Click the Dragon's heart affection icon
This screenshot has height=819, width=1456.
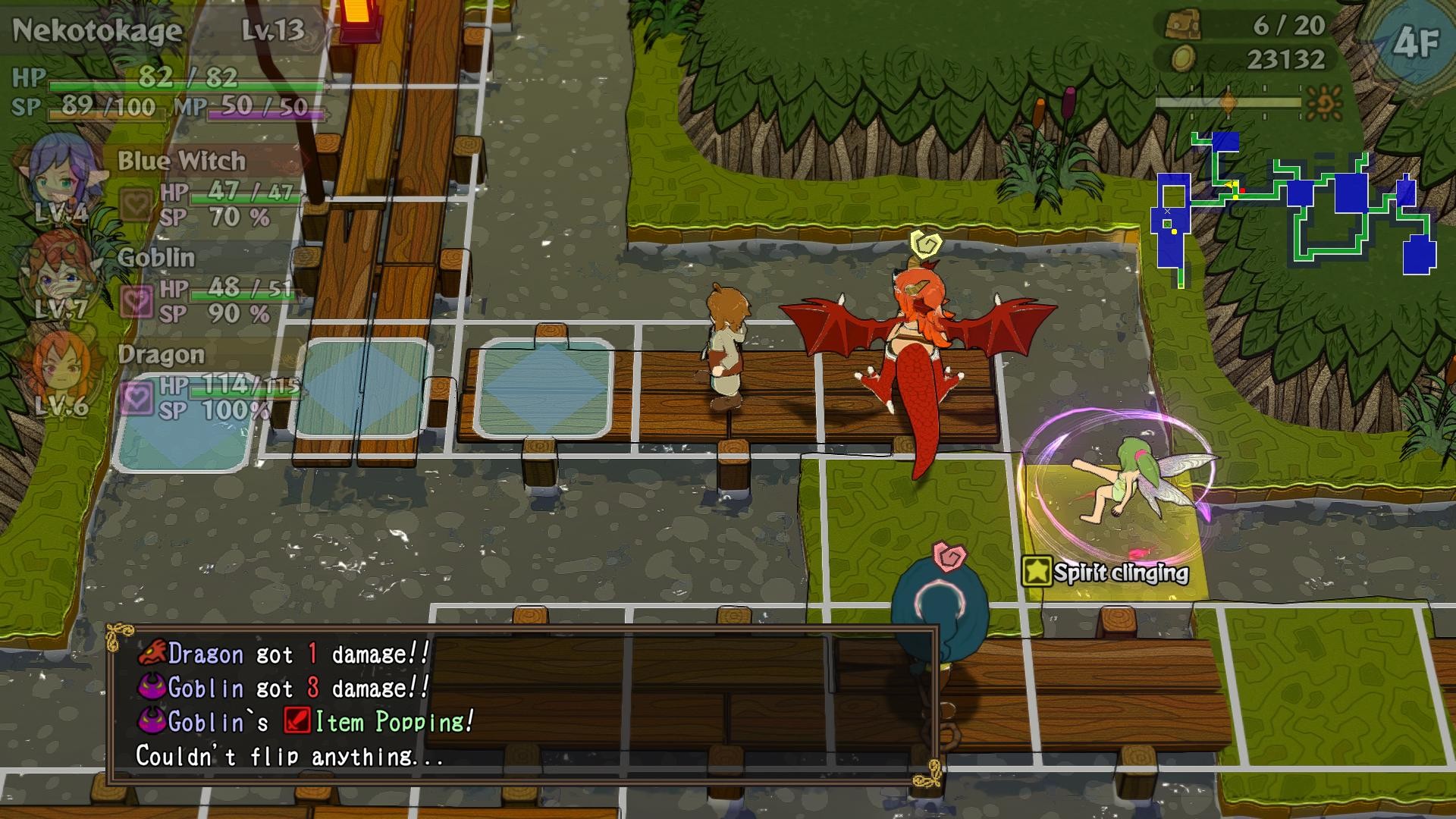click(x=136, y=398)
